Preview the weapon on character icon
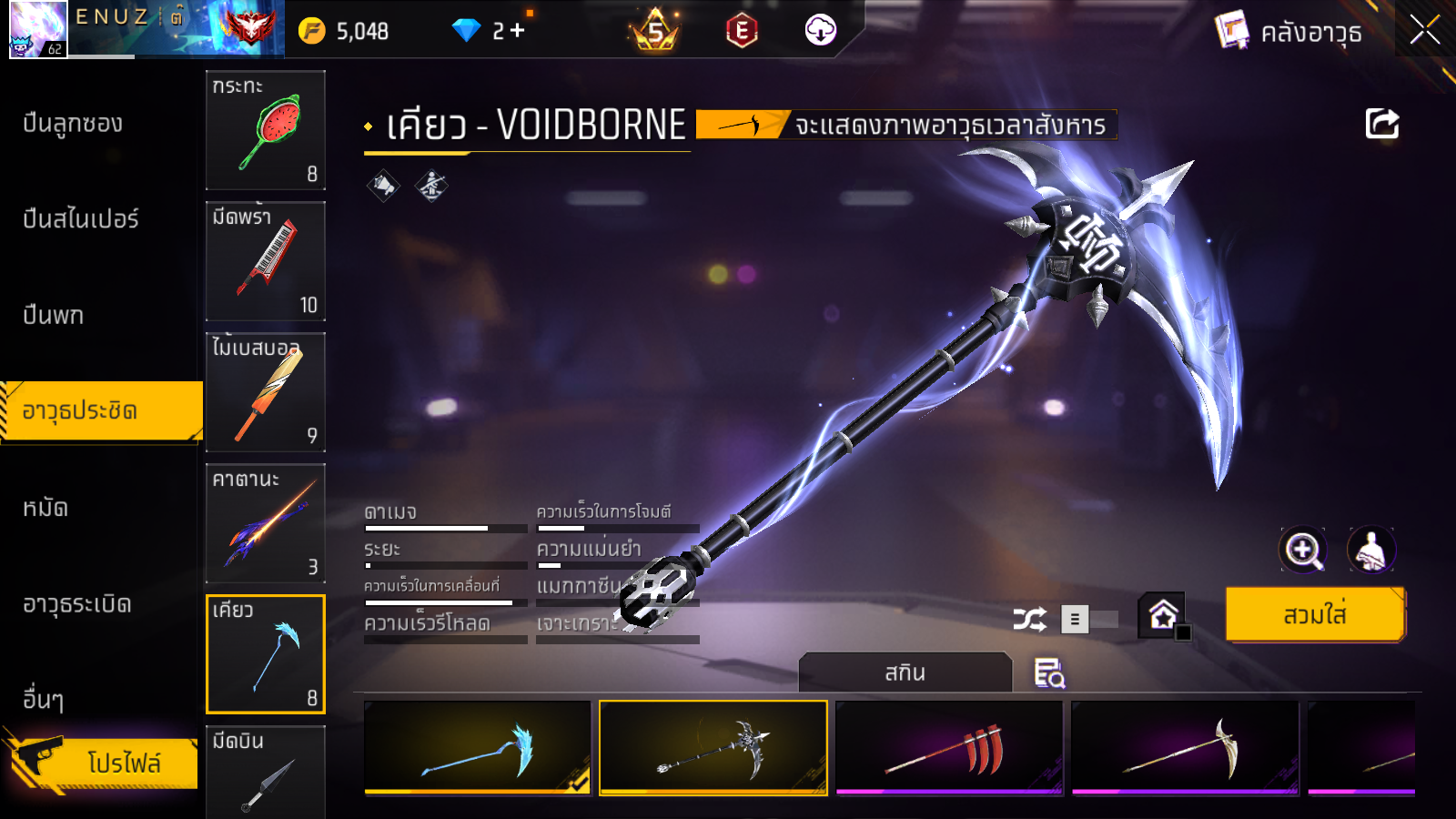 click(1370, 550)
